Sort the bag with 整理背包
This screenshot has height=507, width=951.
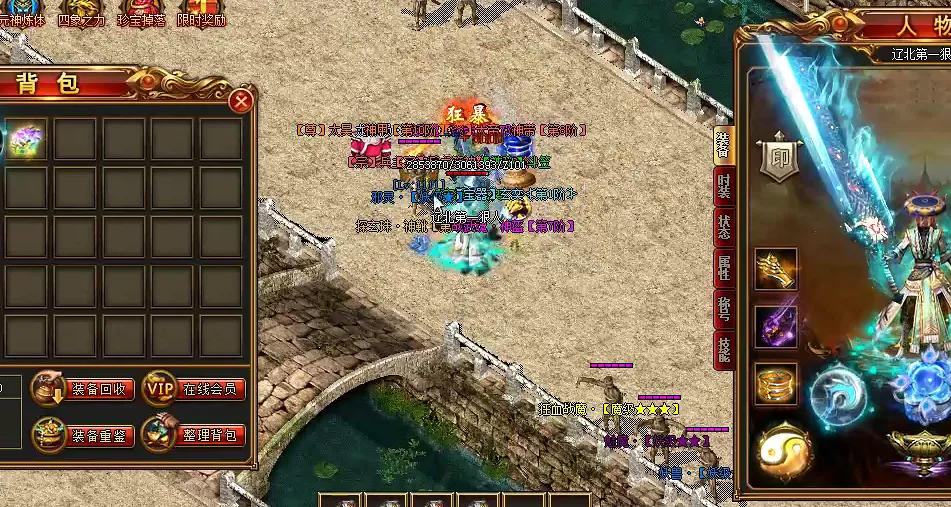click(x=195, y=435)
